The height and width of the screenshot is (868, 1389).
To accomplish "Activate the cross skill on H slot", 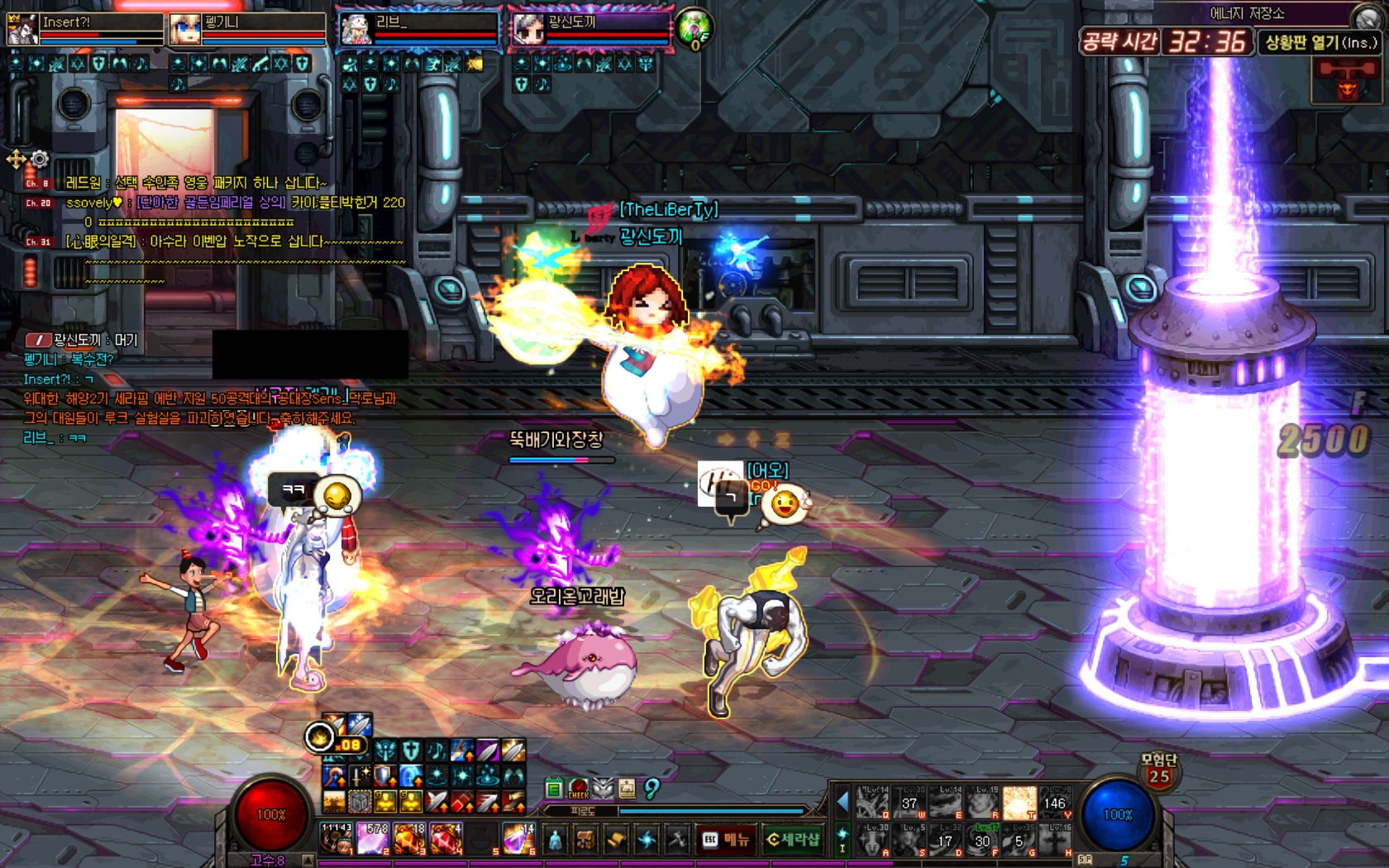I will [1055, 840].
